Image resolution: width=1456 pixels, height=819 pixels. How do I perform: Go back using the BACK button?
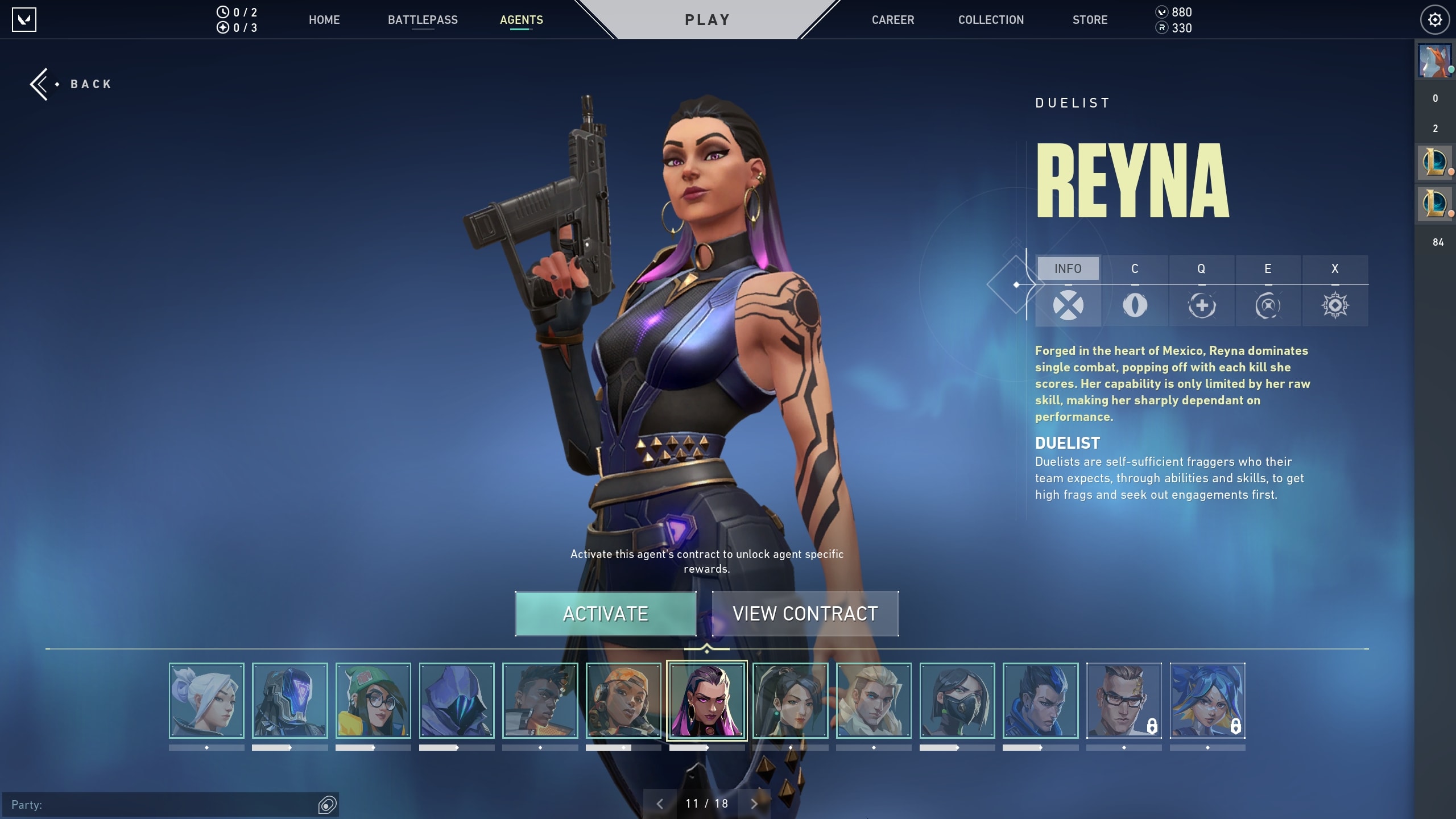click(72, 84)
